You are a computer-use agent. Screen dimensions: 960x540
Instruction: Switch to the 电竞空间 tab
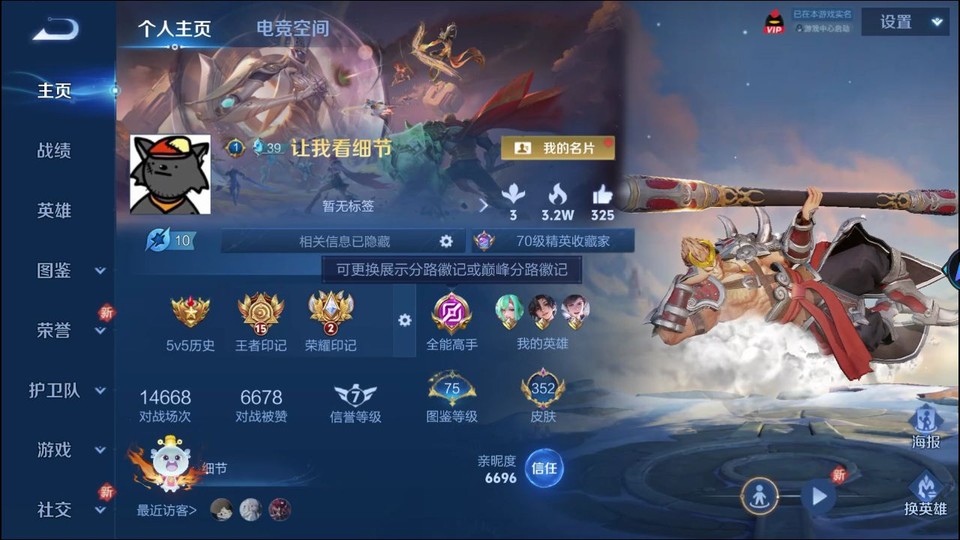click(292, 28)
